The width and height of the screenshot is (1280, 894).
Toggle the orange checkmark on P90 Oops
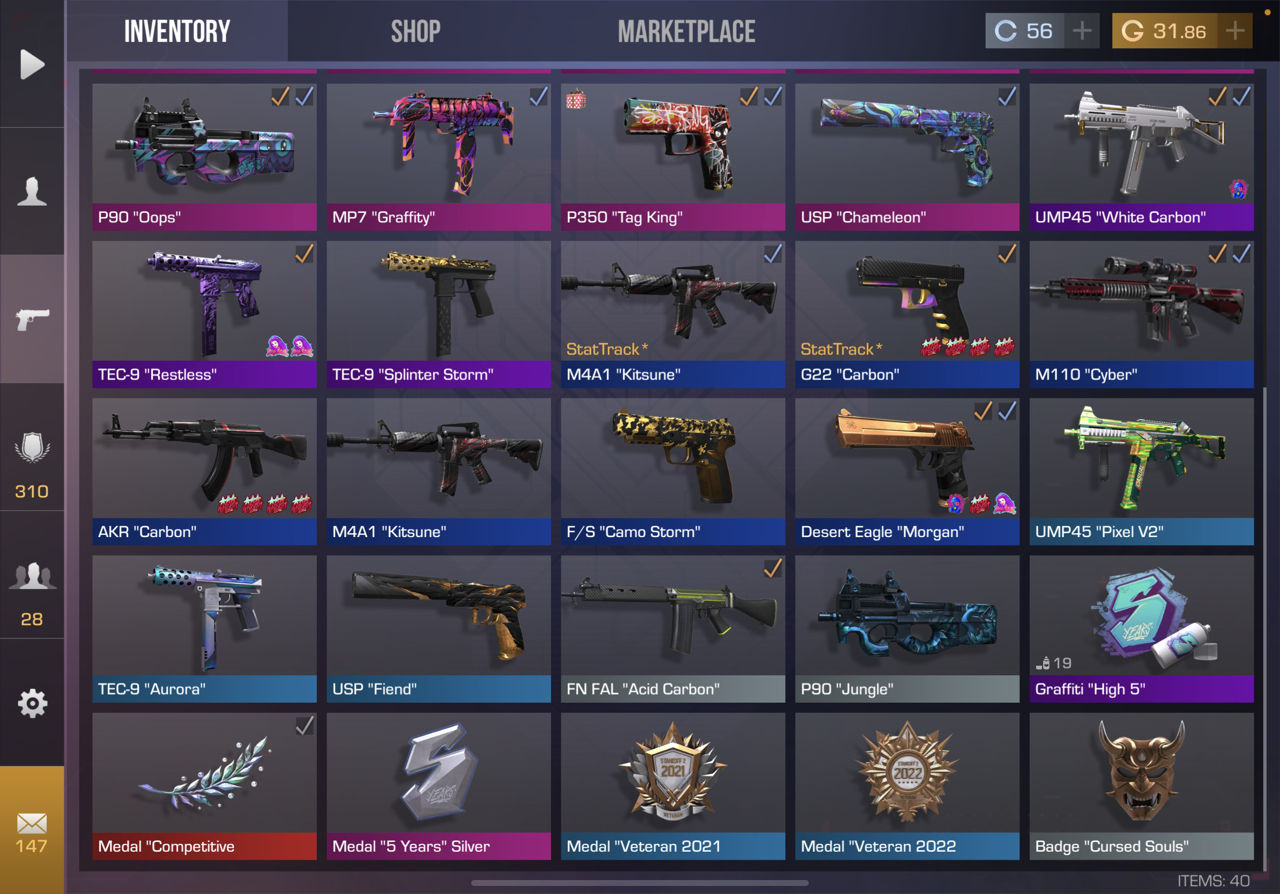(x=278, y=97)
